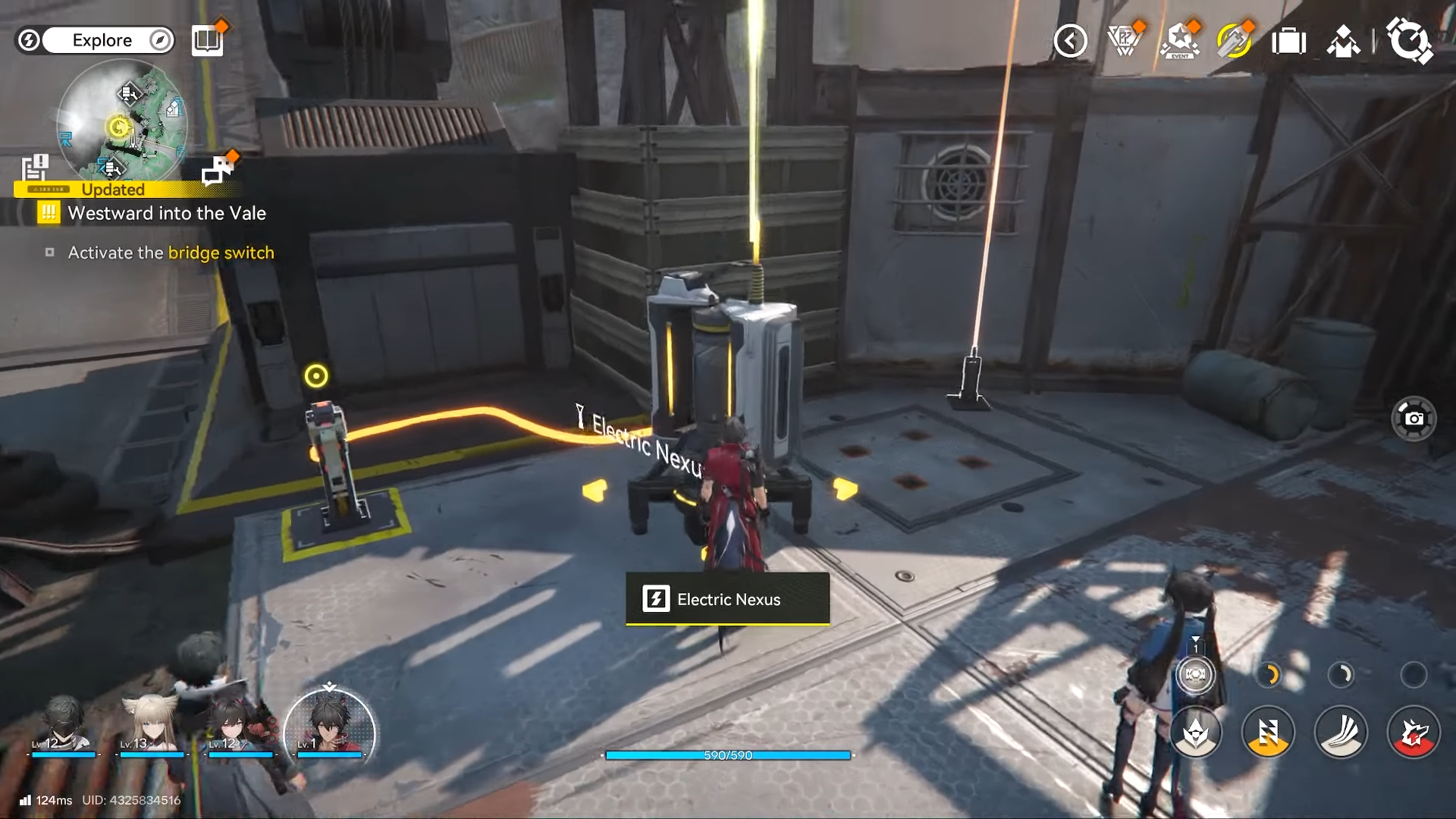The width and height of the screenshot is (1456, 819).
Task: Open the document list icon with exclamation mark
Action: click(35, 167)
